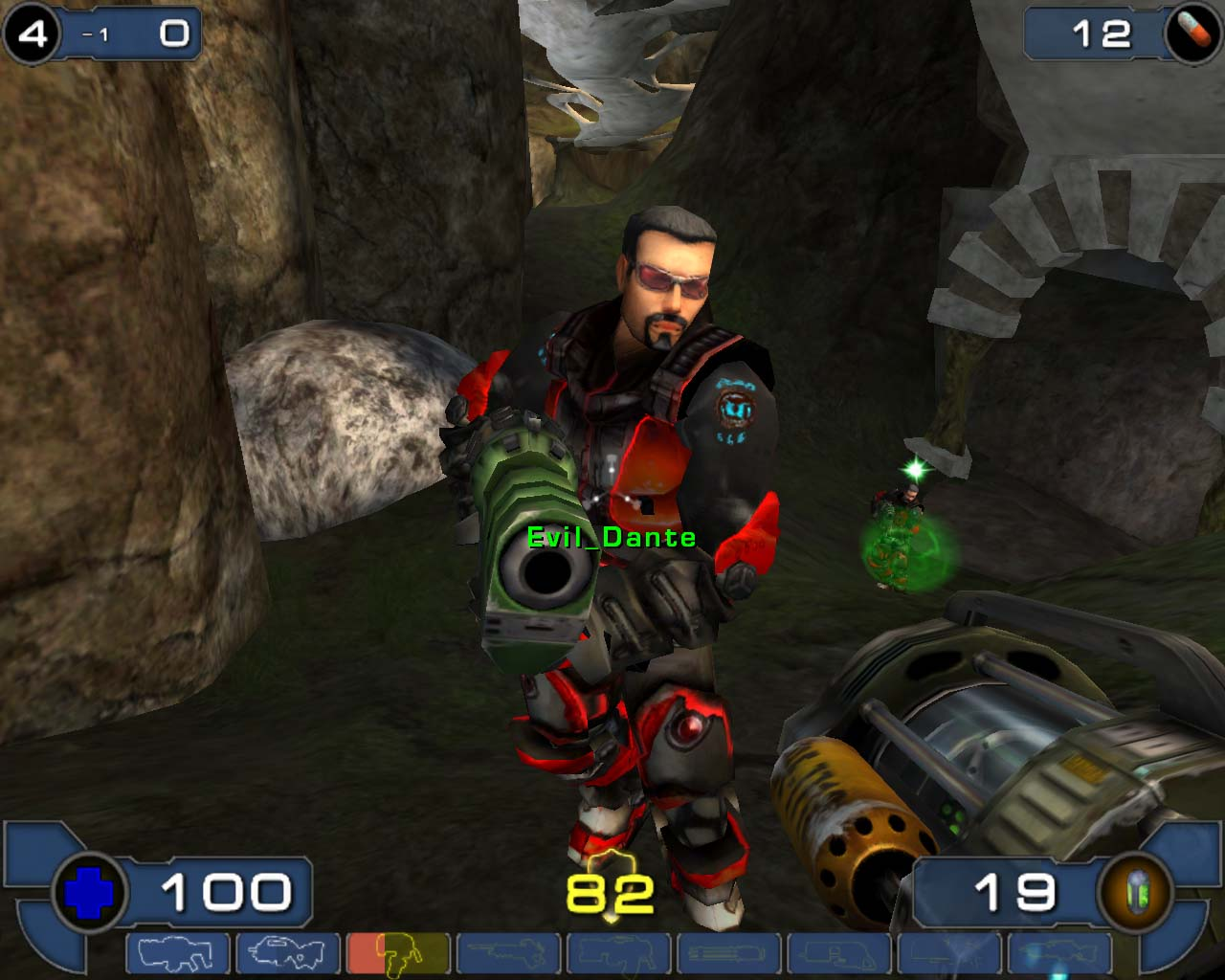
Task: Click the Rocket Launcher weapon bar icon
Action: (x=947, y=955)
